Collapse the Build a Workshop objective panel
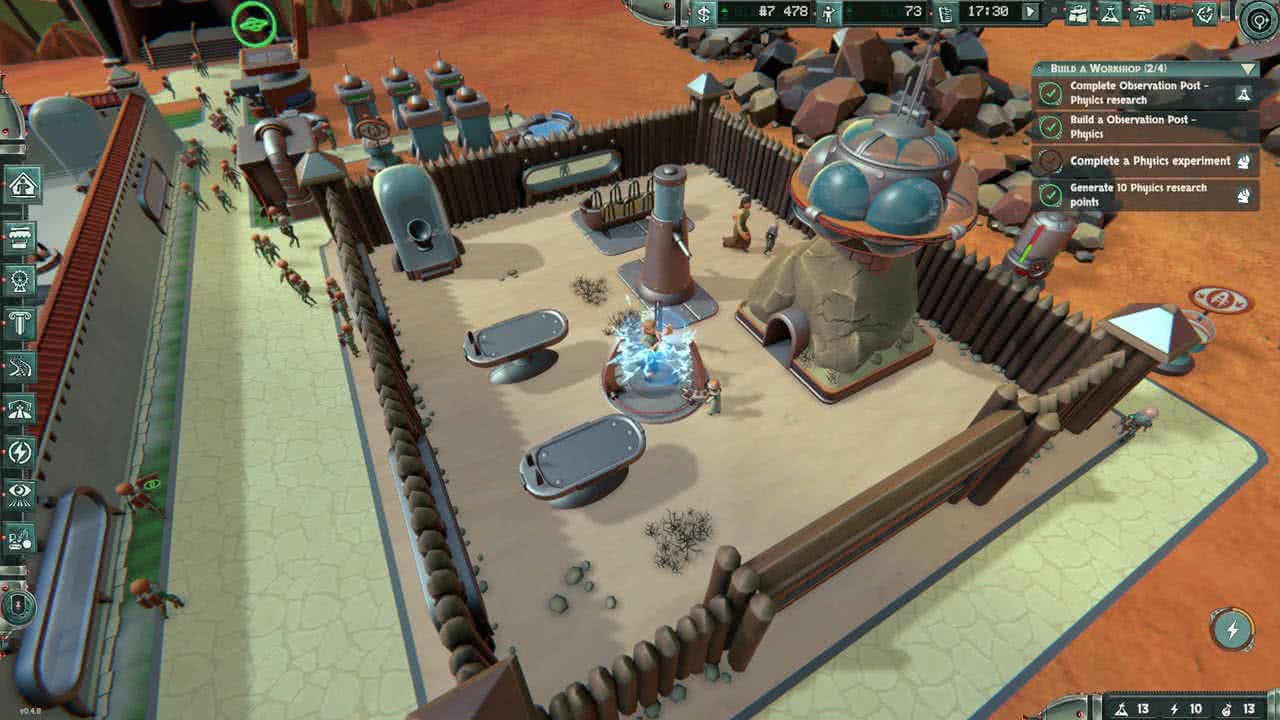Screen dimensions: 1280x720 (x=1246, y=69)
